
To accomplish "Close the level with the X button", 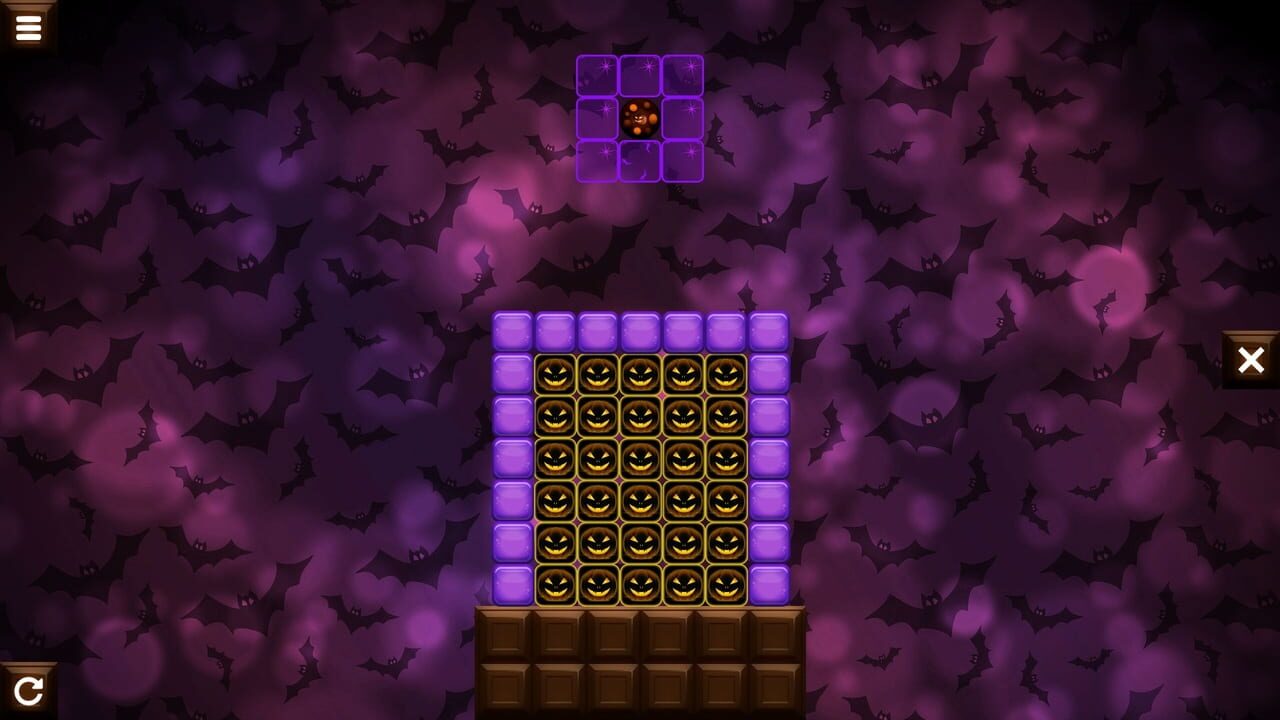I will coord(1251,360).
